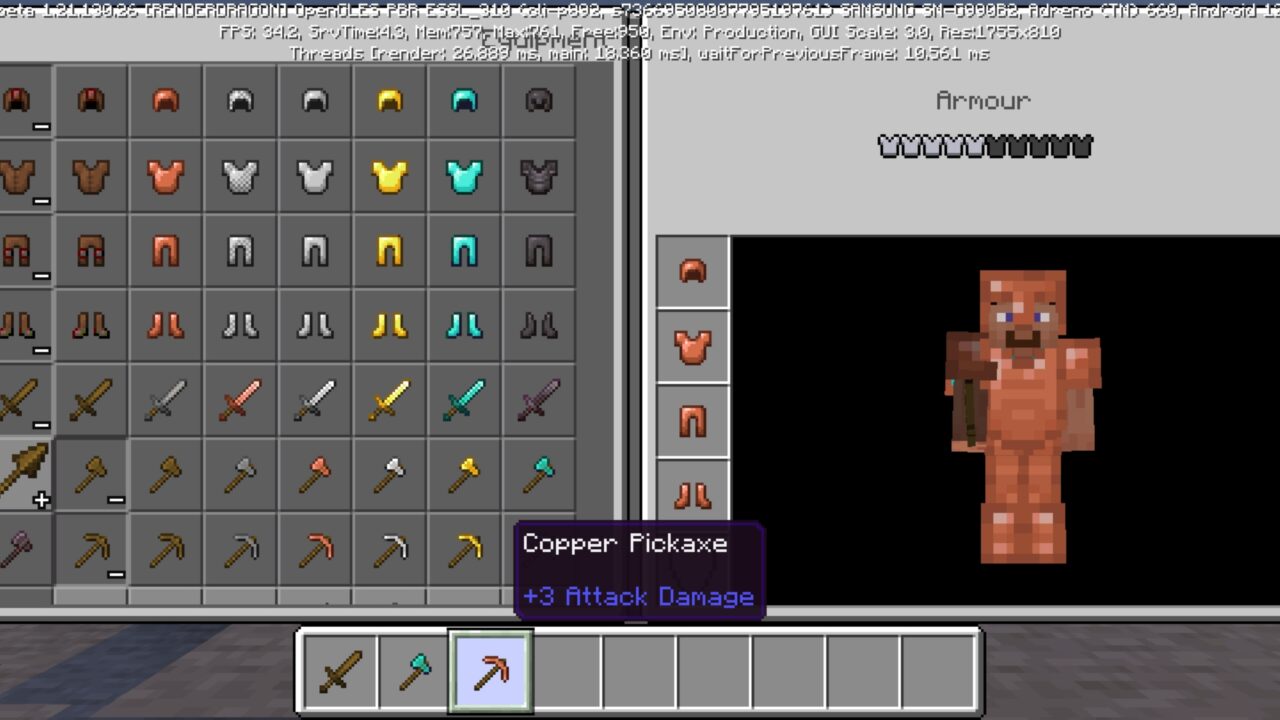Select the Copper Sword hotbar slot
The width and height of the screenshot is (1280, 720).
click(x=339, y=670)
